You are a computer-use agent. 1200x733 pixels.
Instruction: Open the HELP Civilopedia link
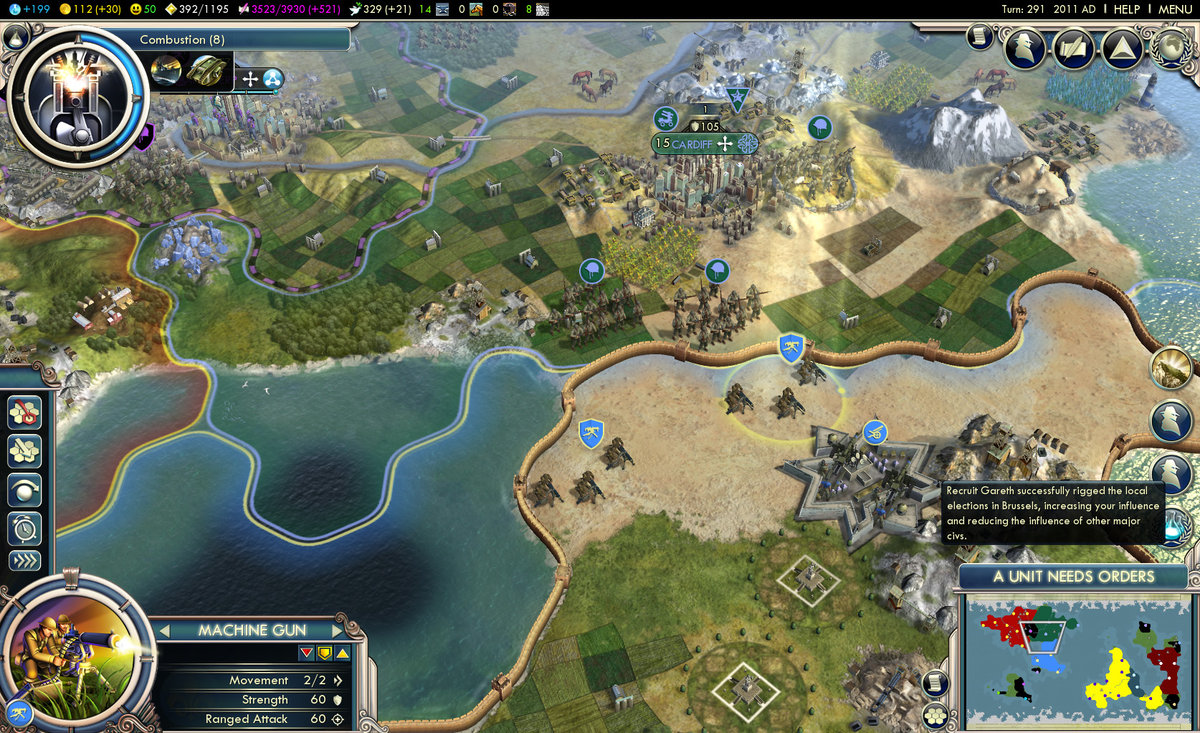[1126, 9]
